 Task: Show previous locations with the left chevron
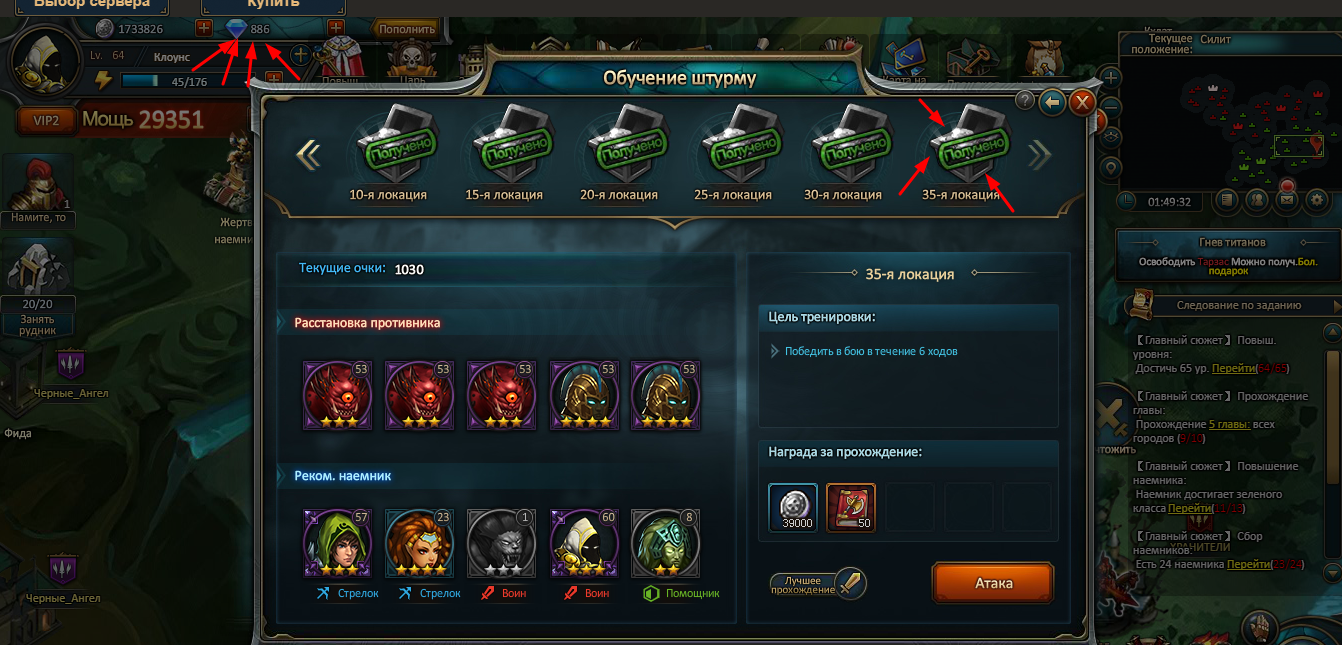click(308, 153)
